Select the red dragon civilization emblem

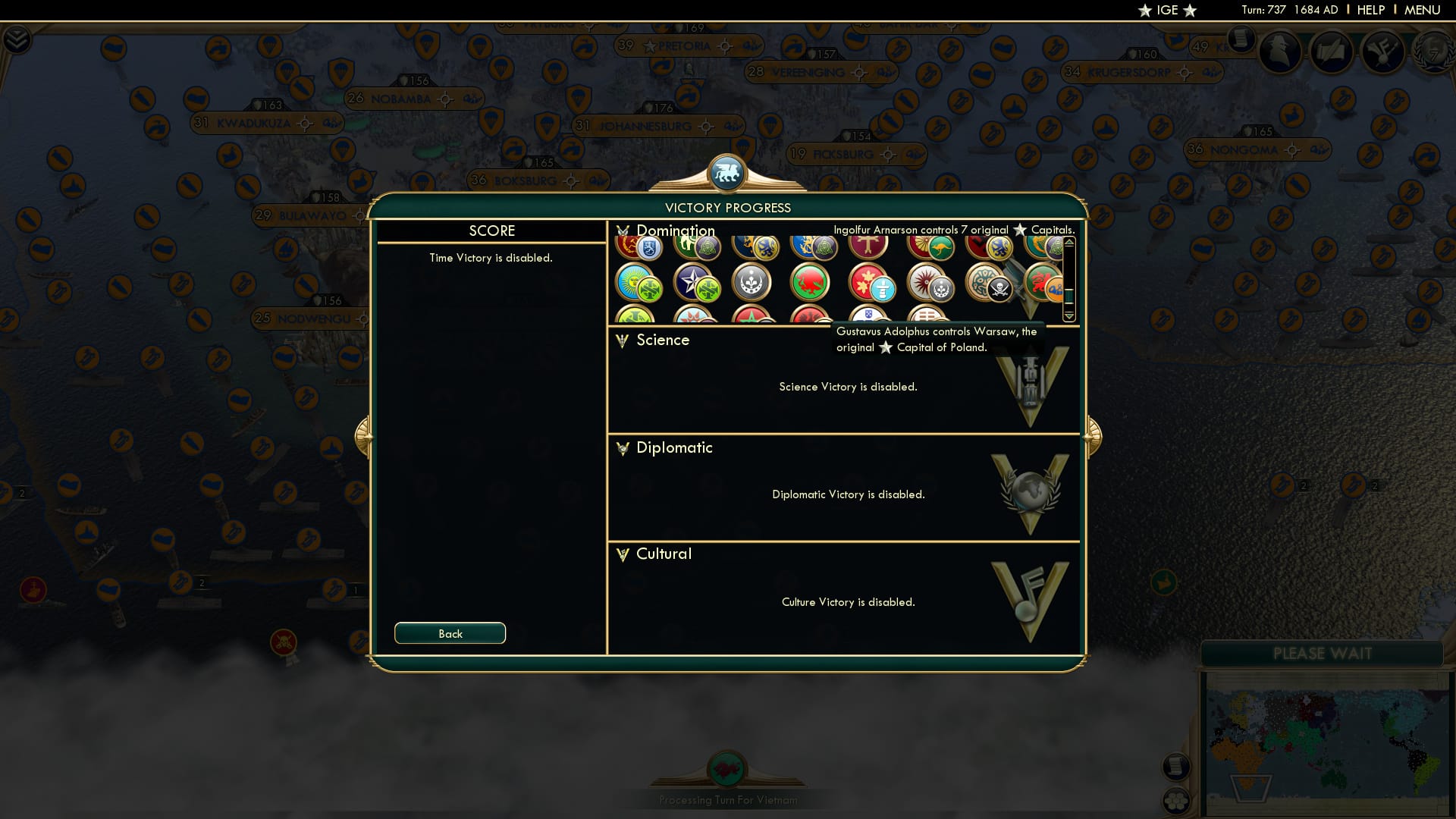tap(810, 281)
